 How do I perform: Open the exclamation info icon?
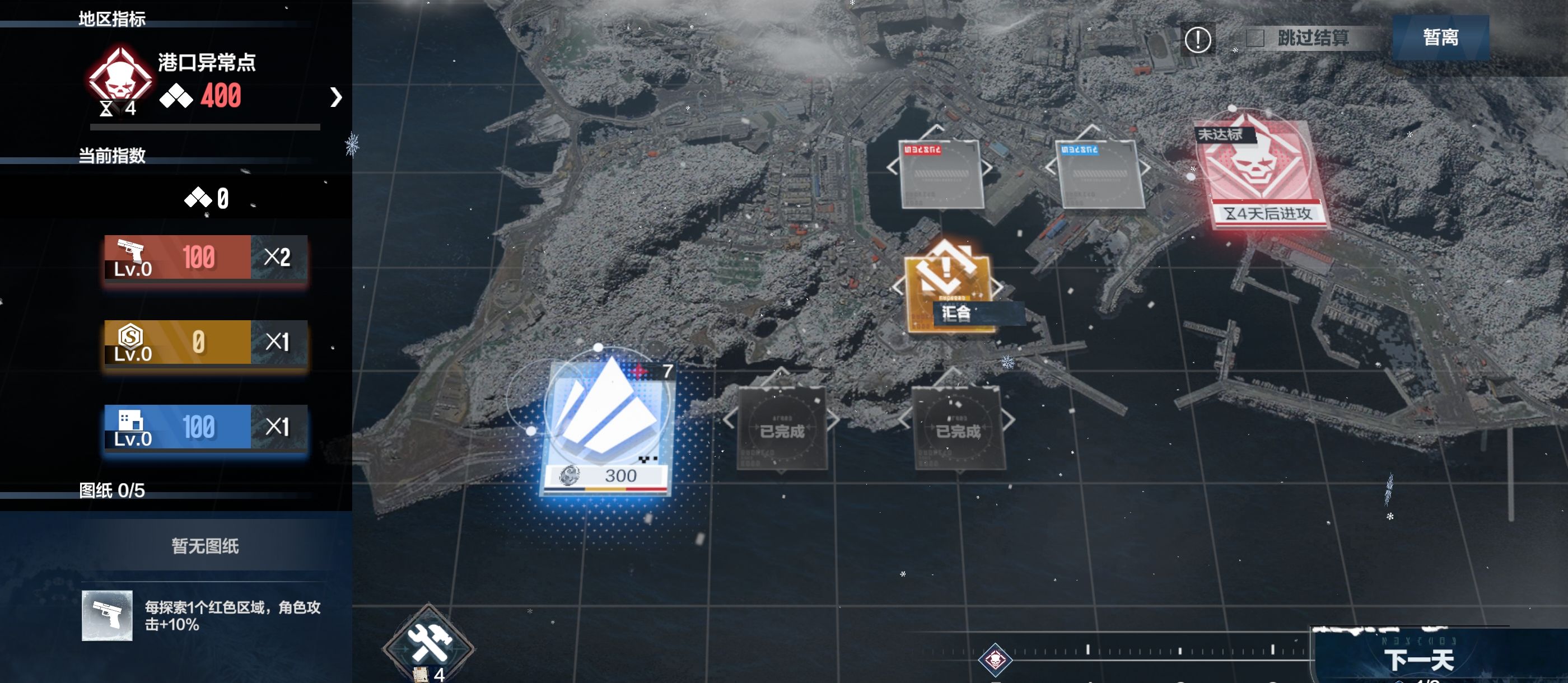[x=1197, y=40]
